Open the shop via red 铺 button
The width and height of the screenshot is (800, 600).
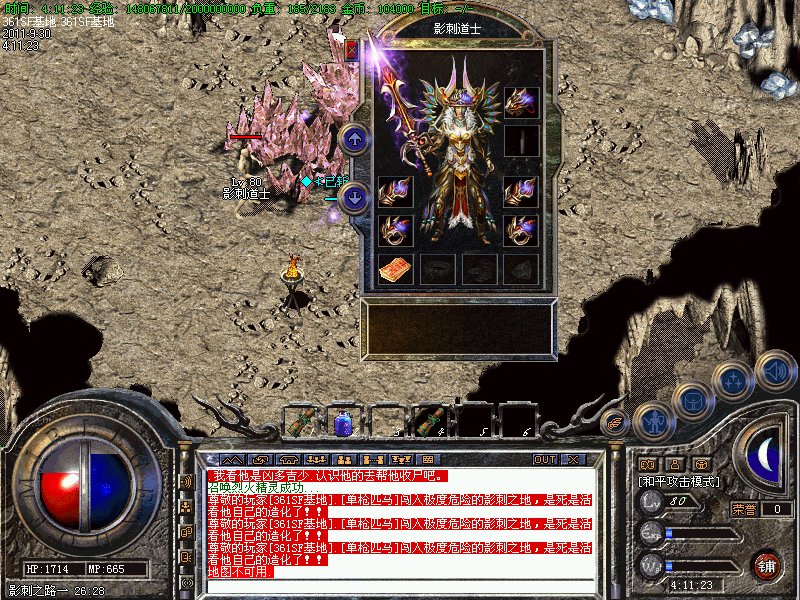click(767, 565)
